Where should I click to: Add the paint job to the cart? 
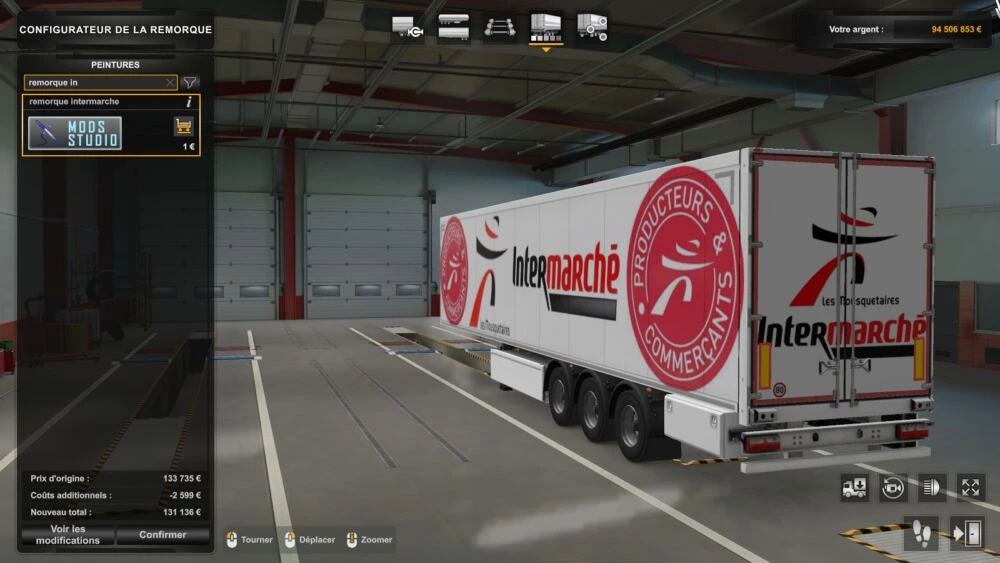[x=184, y=126]
